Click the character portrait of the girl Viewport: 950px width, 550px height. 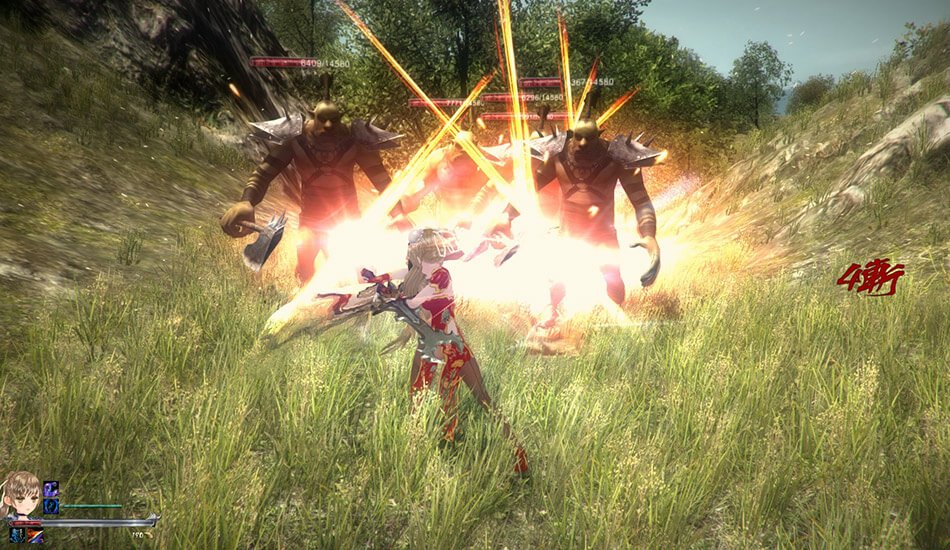[x=21, y=493]
